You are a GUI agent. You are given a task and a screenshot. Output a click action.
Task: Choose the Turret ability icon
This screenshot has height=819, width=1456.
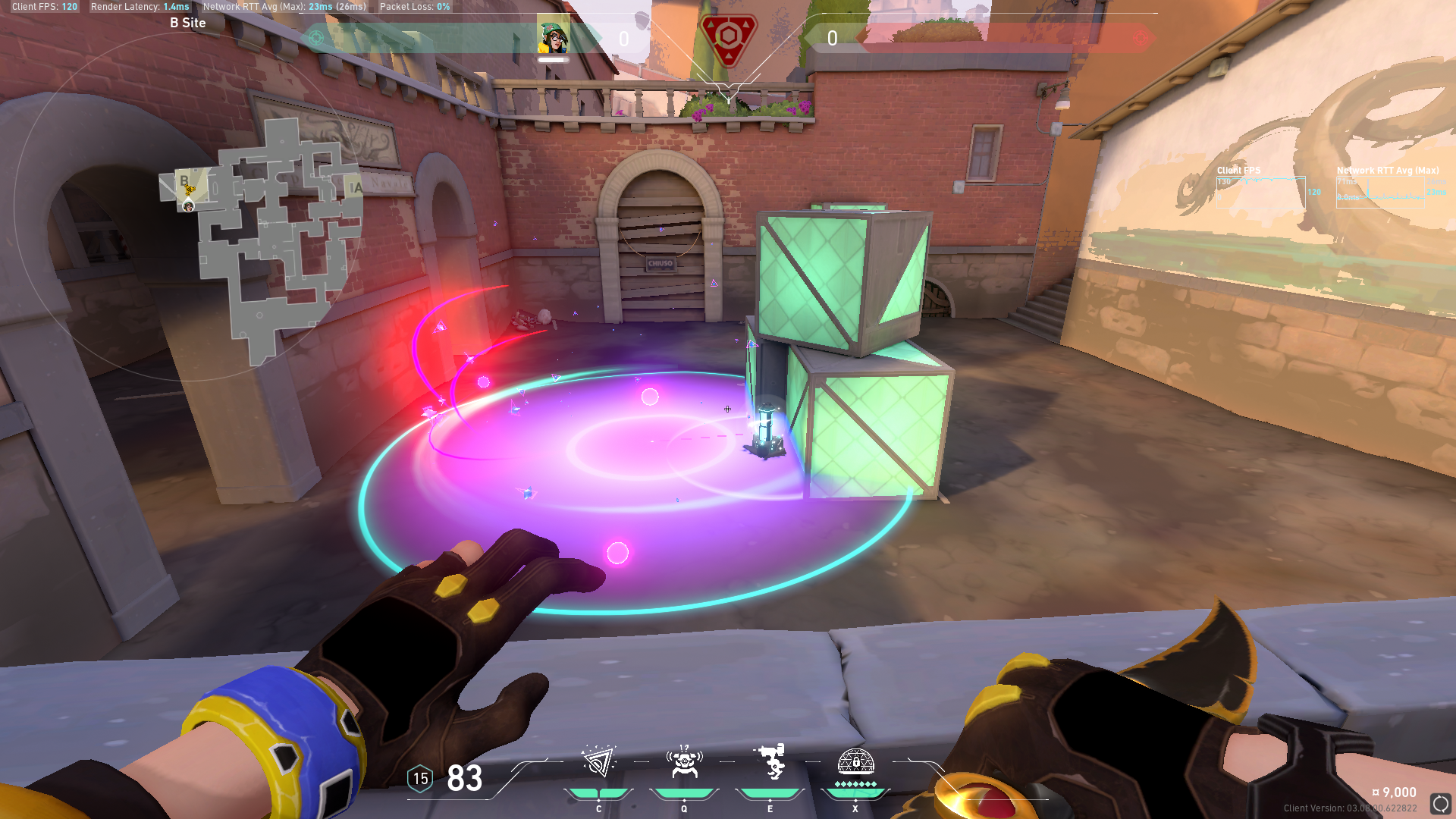tap(770, 762)
